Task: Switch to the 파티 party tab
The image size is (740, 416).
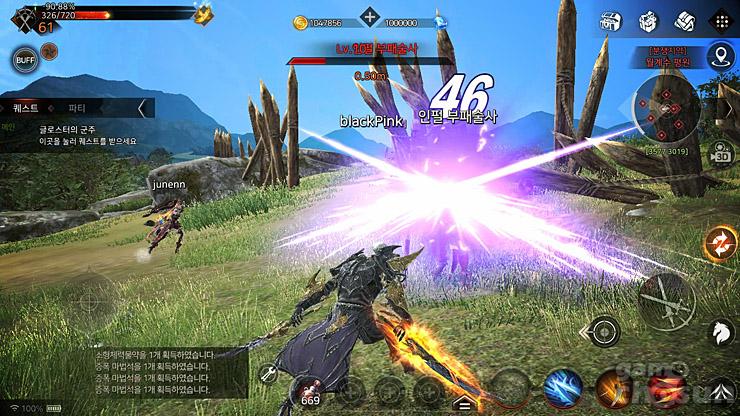Action: (77, 107)
